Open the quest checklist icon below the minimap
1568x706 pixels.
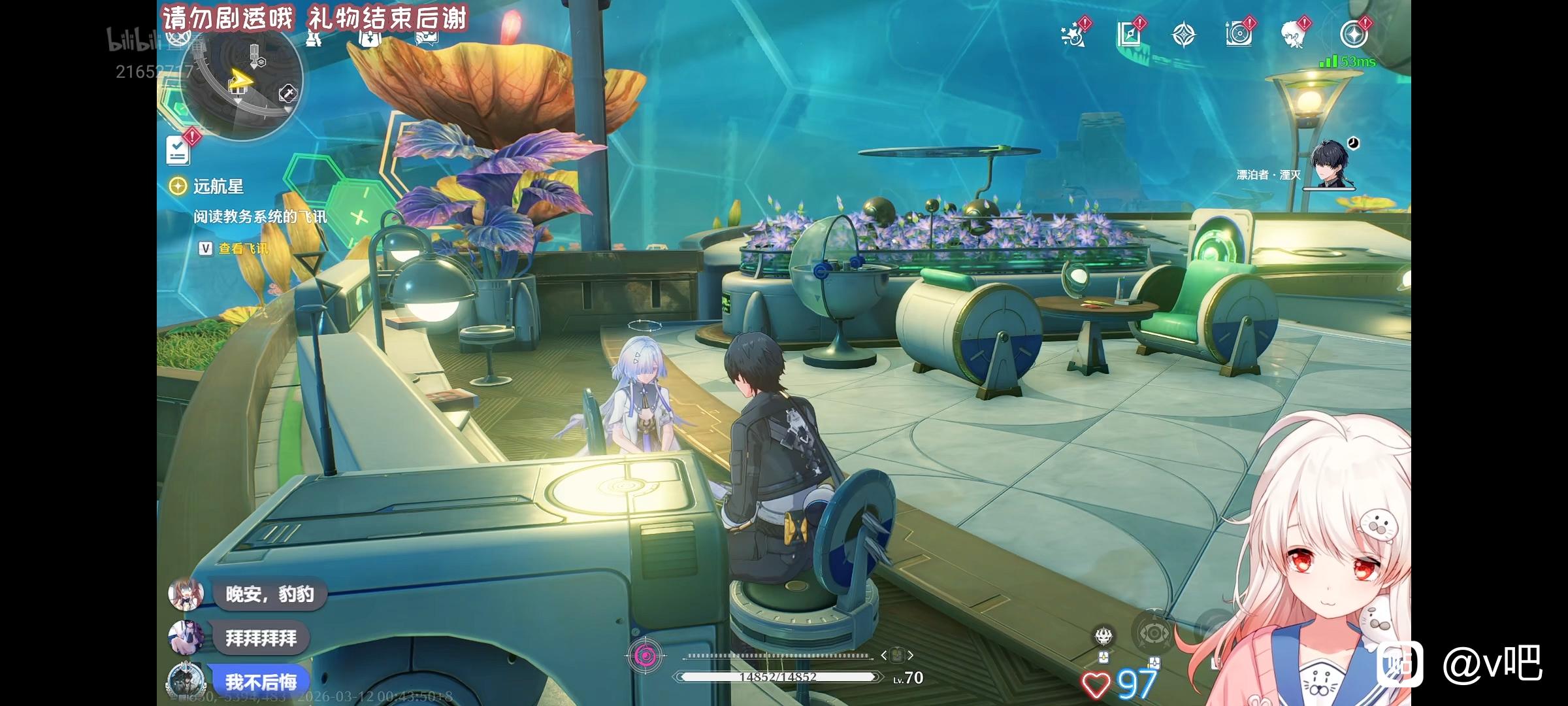(178, 150)
